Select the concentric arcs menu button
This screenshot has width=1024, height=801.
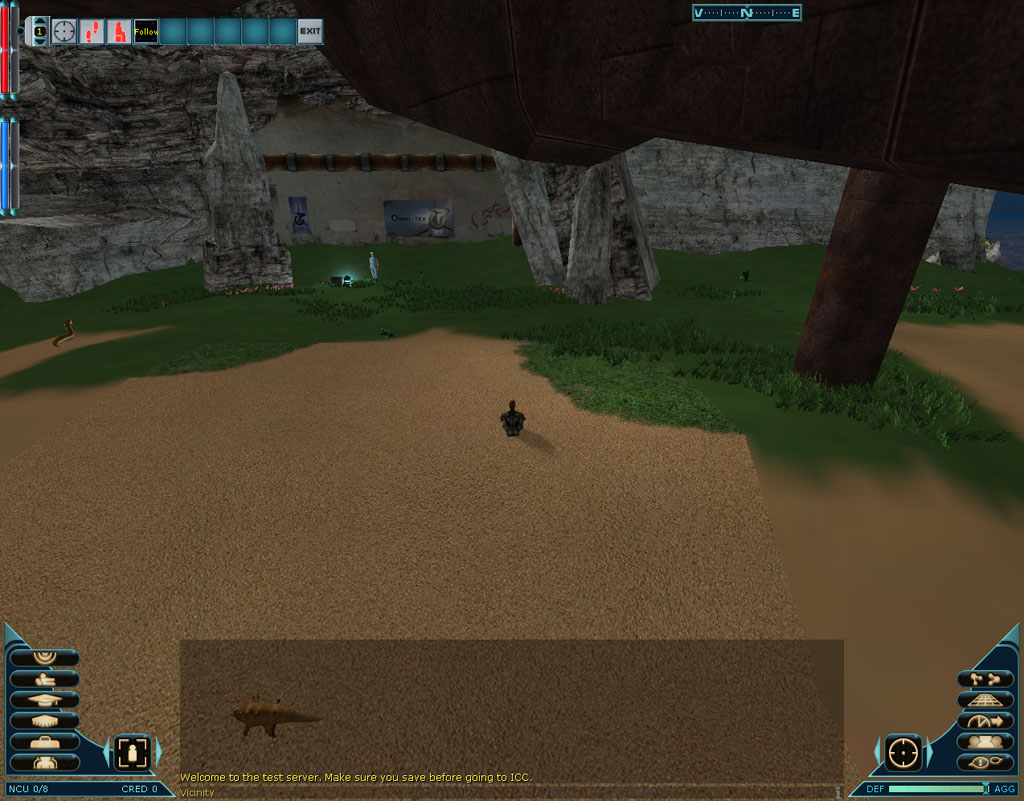[x=44, y=658]
